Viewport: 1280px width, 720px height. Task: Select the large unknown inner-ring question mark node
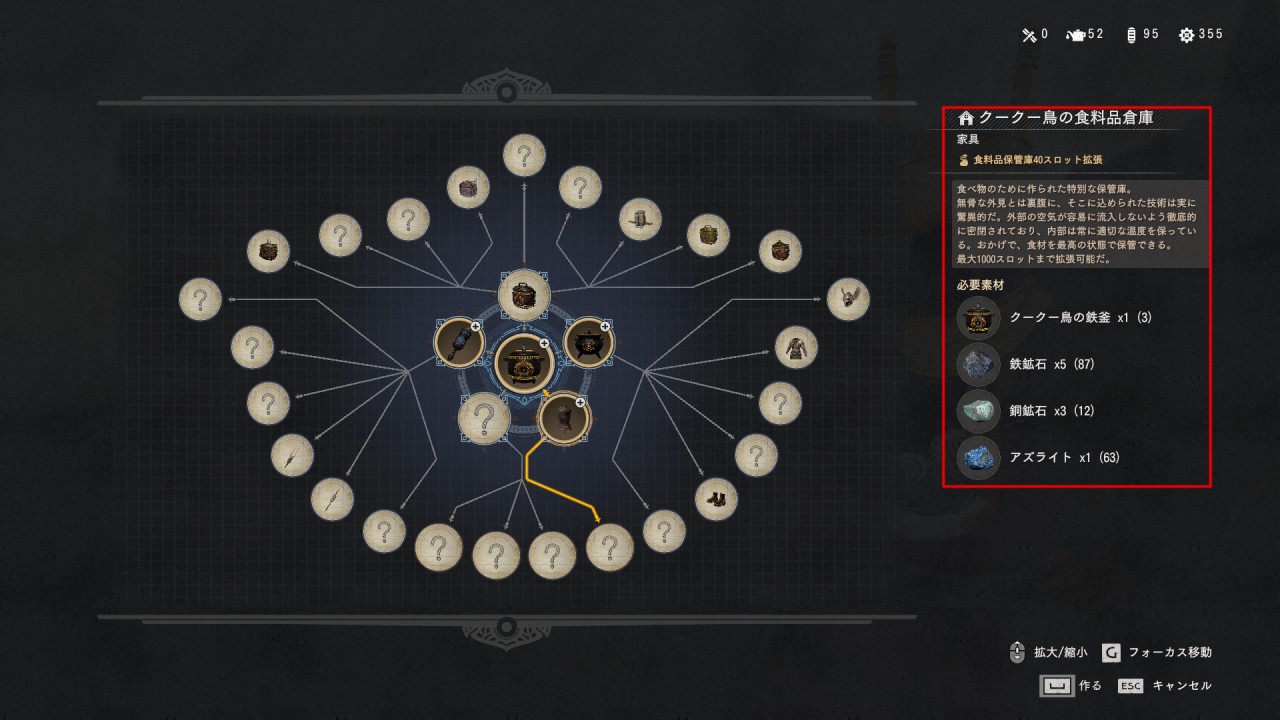pyautogui.click(x=484, y=418)
